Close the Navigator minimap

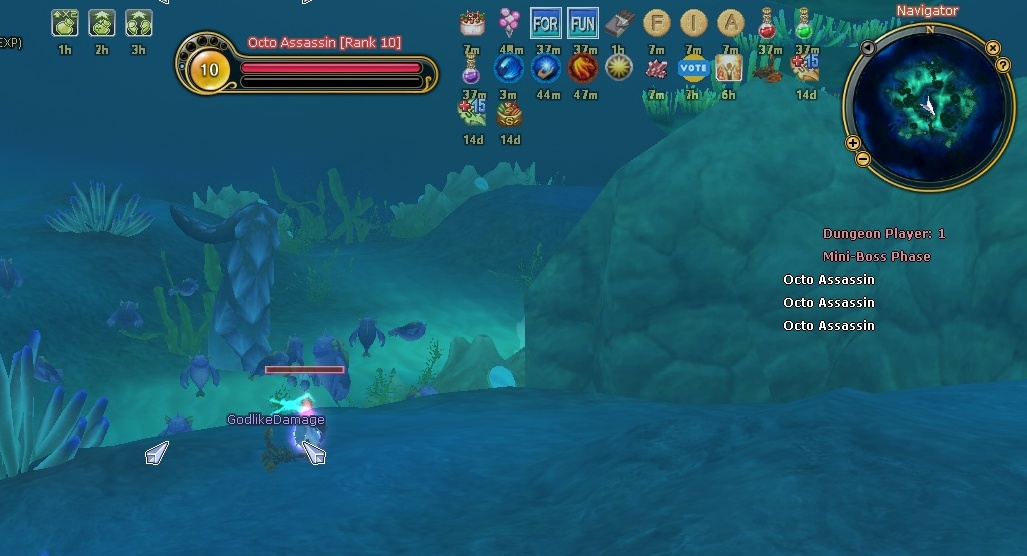point(993,47)
